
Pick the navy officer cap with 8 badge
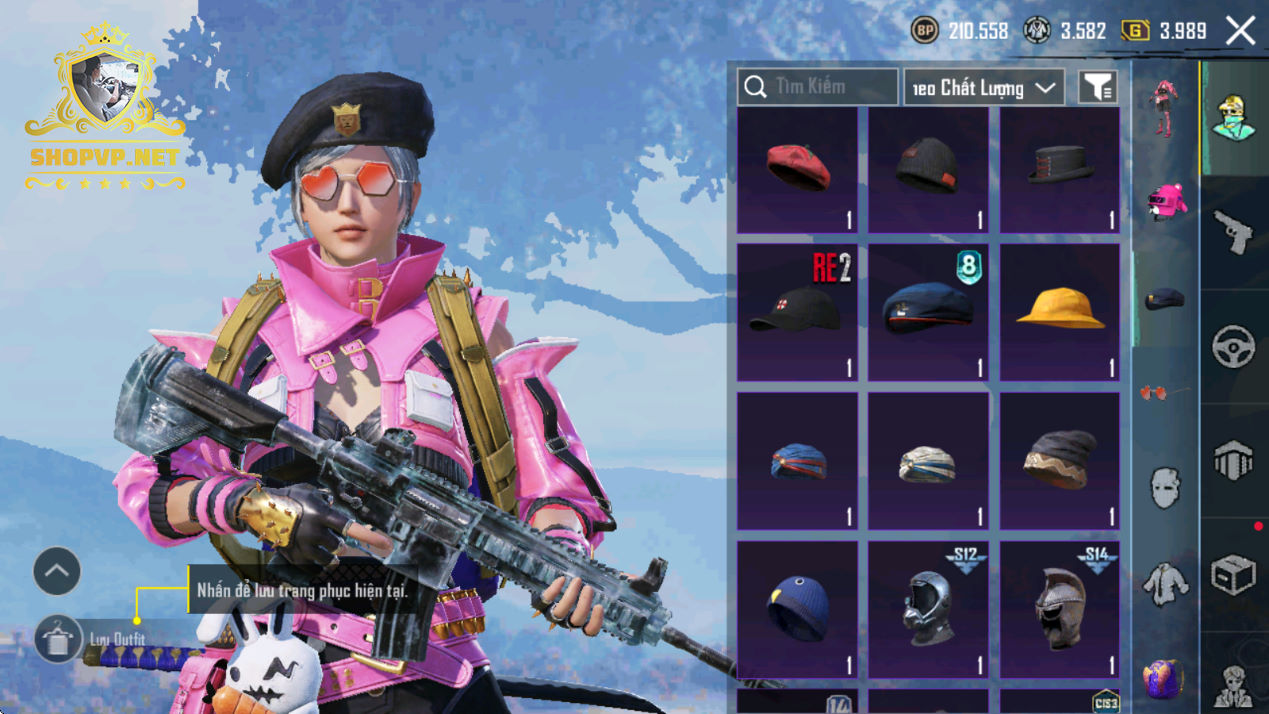928,313
